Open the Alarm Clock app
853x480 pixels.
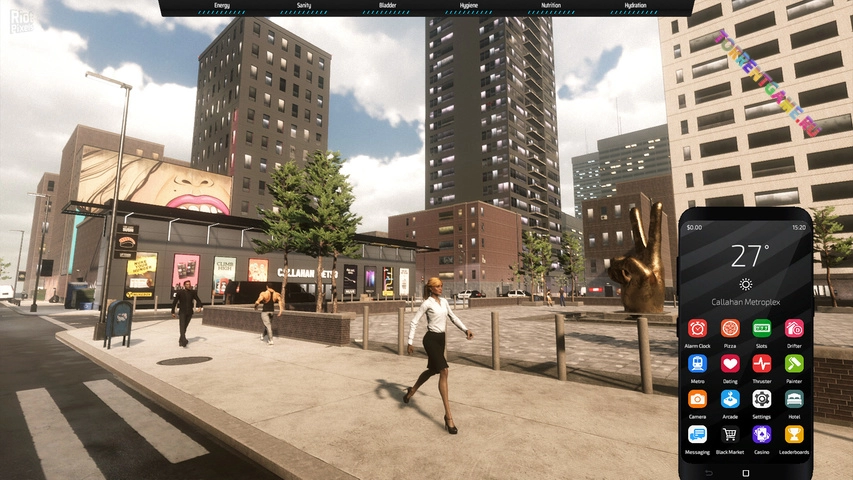click(697, 328)
